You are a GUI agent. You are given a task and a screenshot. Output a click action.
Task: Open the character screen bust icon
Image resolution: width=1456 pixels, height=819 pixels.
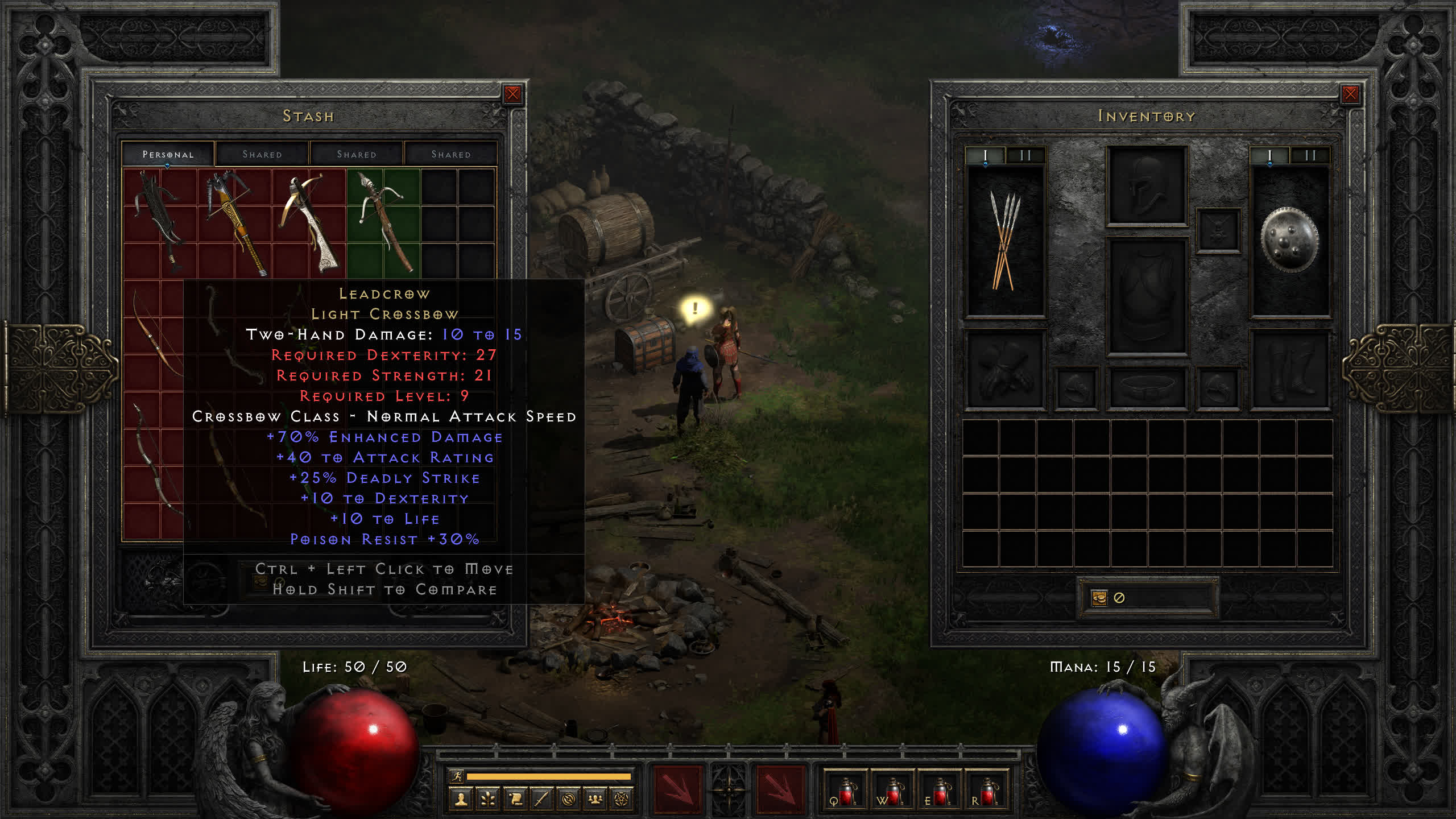pos(461,800)
